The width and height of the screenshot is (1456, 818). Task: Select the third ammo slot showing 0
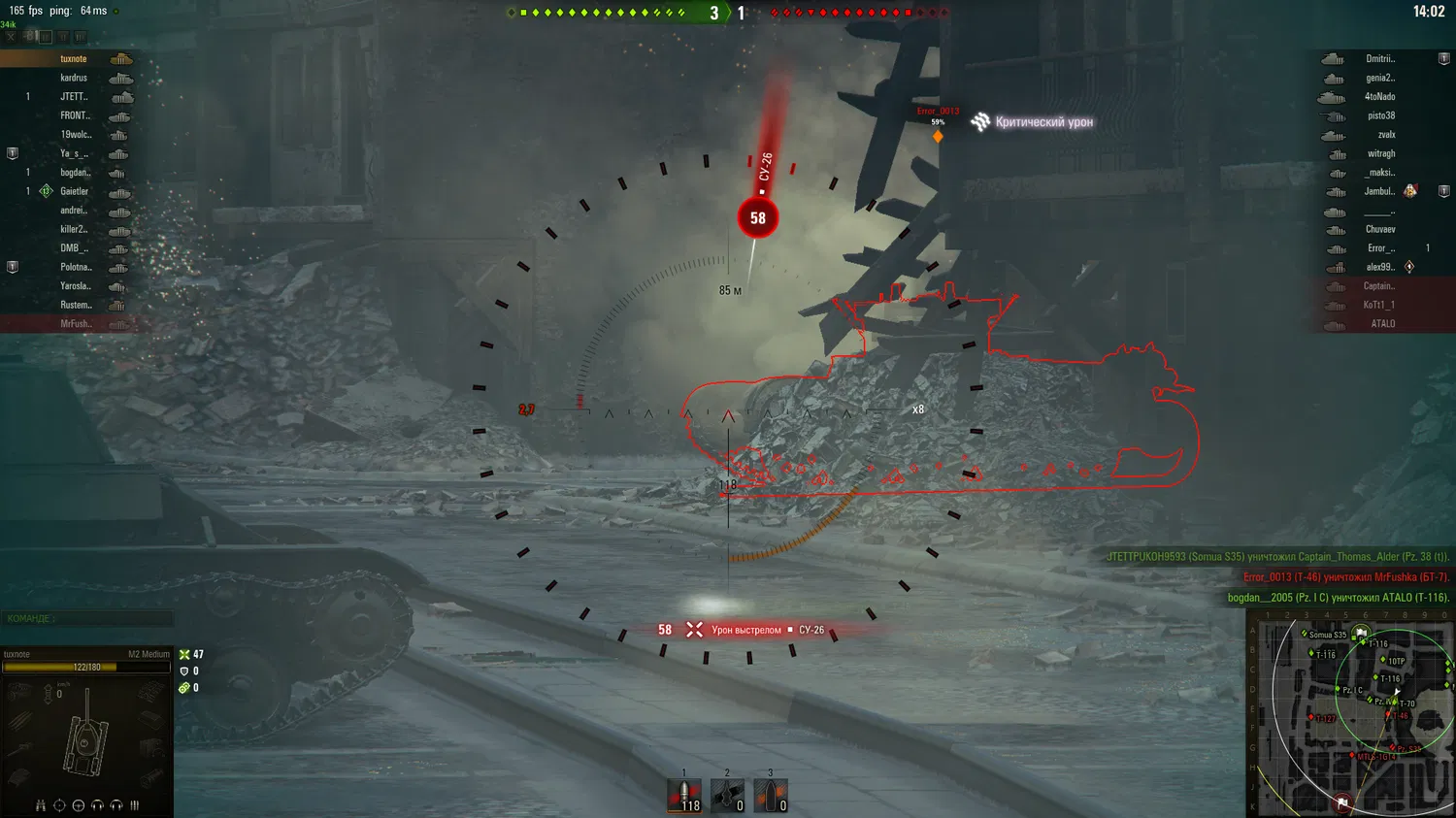click(x=771, y=796)
